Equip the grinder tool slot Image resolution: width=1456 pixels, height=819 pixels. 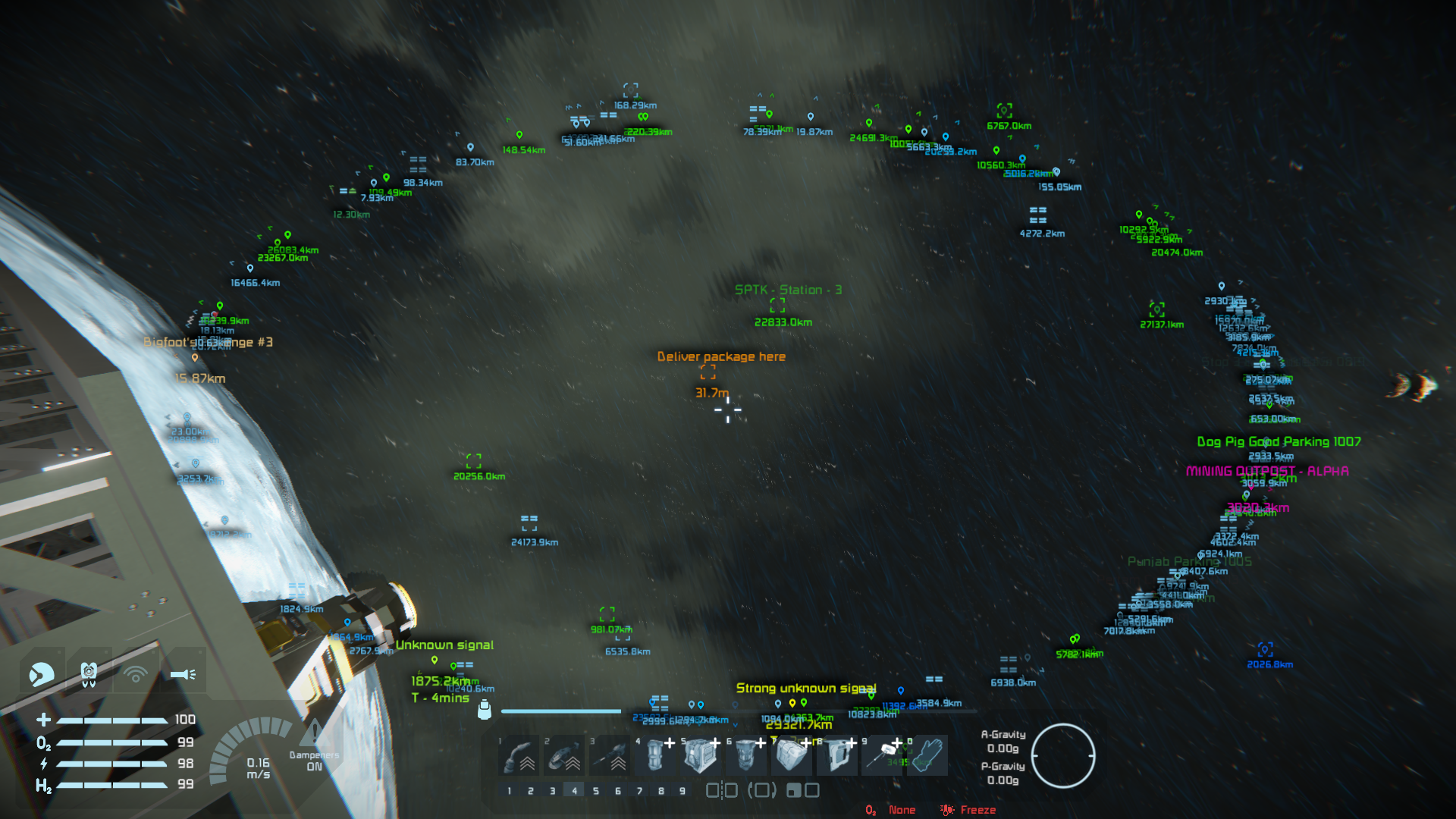pos(564,755)
